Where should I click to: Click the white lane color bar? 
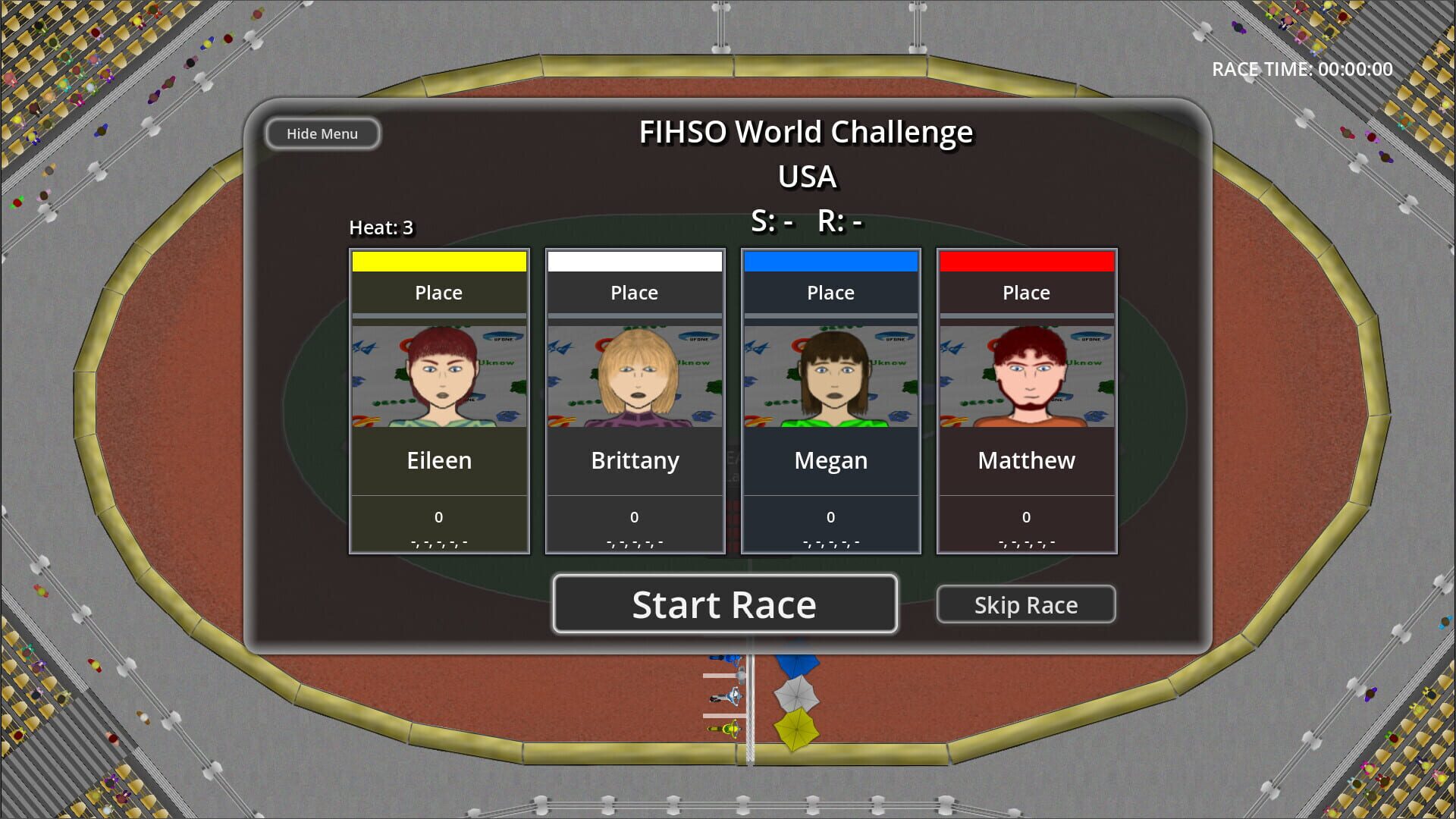coord(635,260)
